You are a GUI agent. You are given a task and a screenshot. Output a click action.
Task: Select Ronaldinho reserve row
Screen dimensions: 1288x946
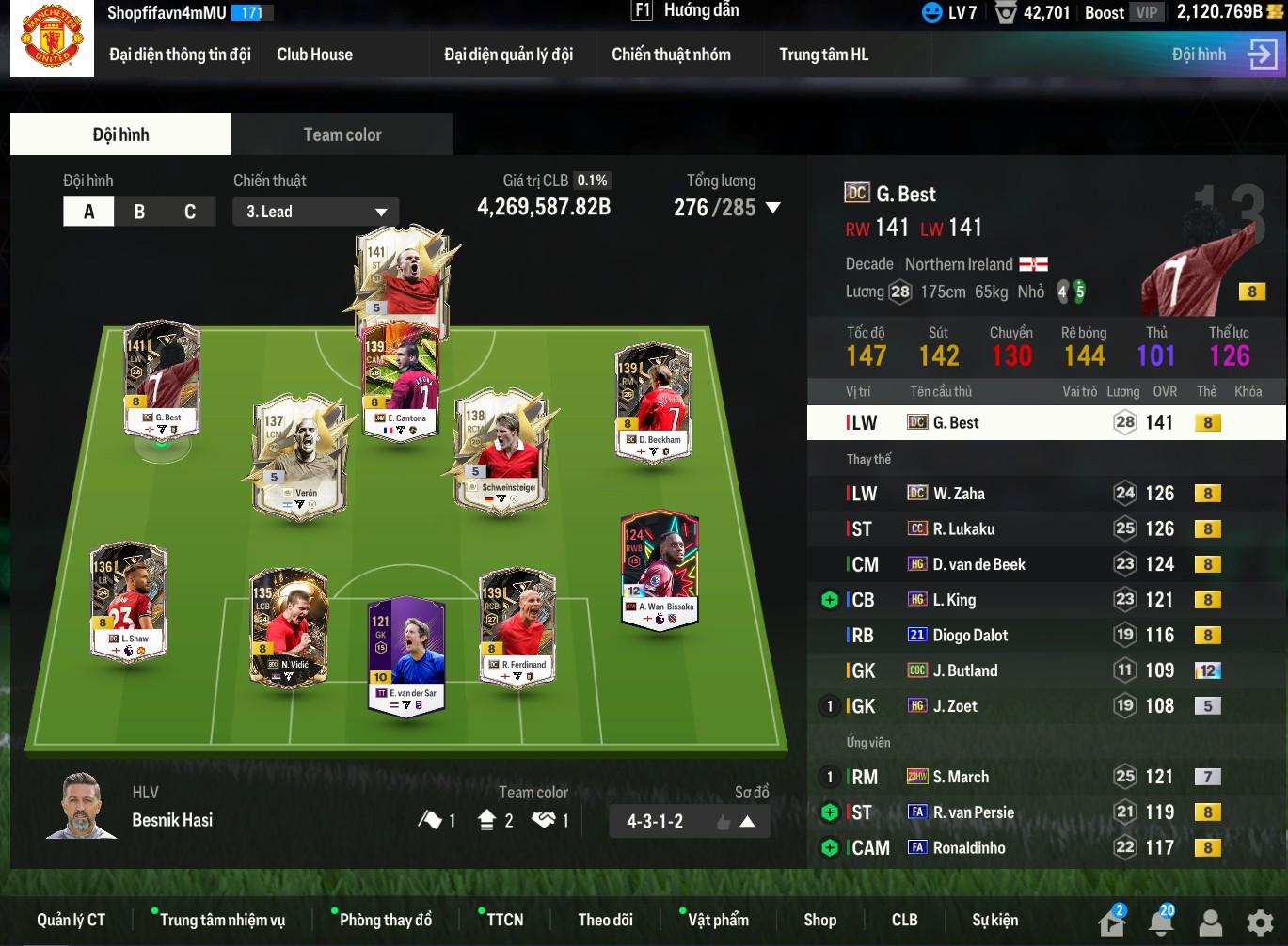(x=968, y=848)
